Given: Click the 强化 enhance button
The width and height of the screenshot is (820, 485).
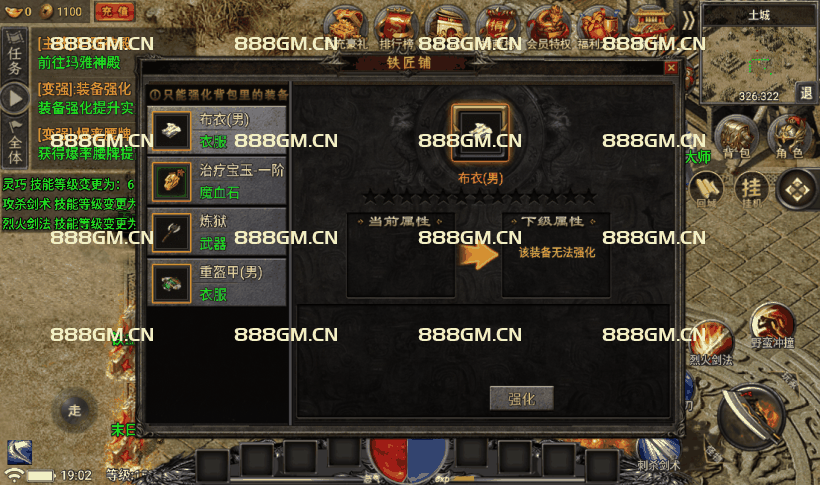Looking at the screenshot, I should pyautogui.click(x=521, y=398).
